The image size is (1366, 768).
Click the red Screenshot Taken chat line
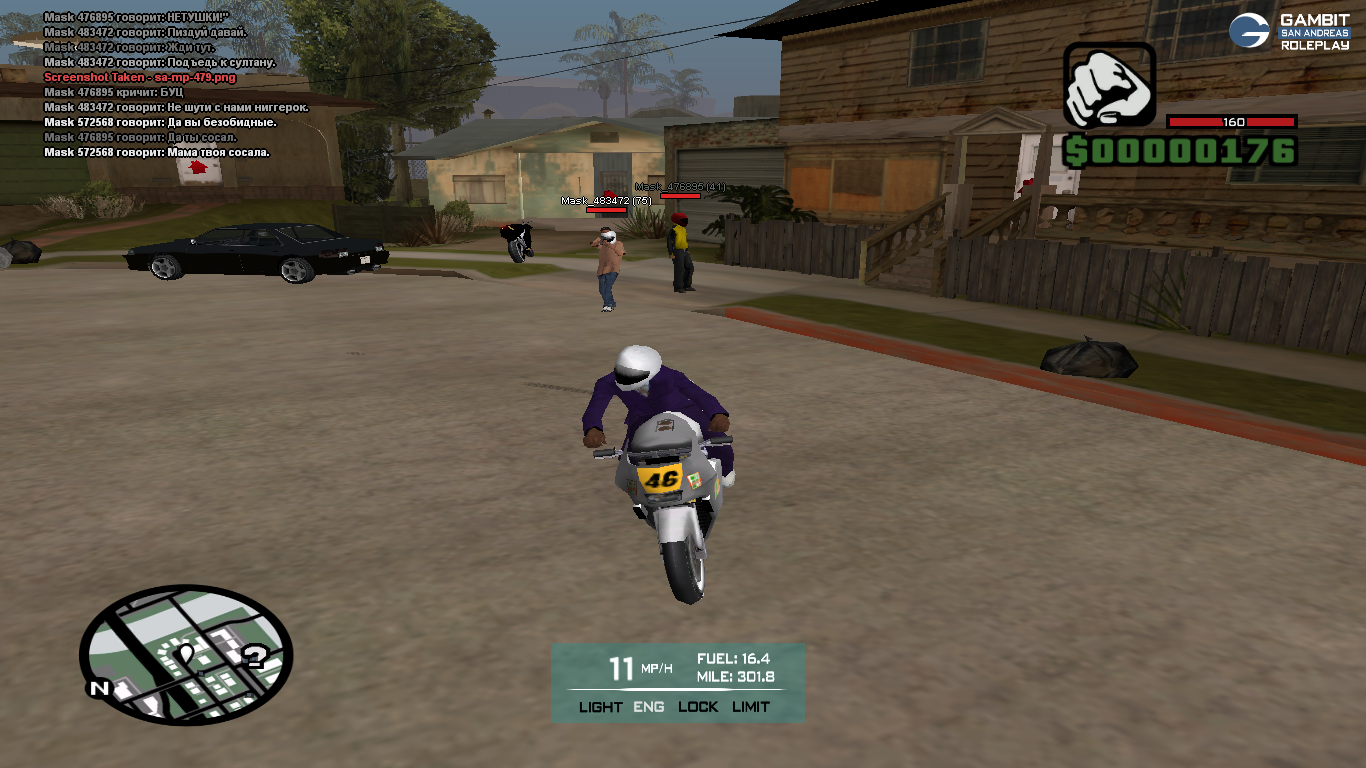click(x=140, y=77)
